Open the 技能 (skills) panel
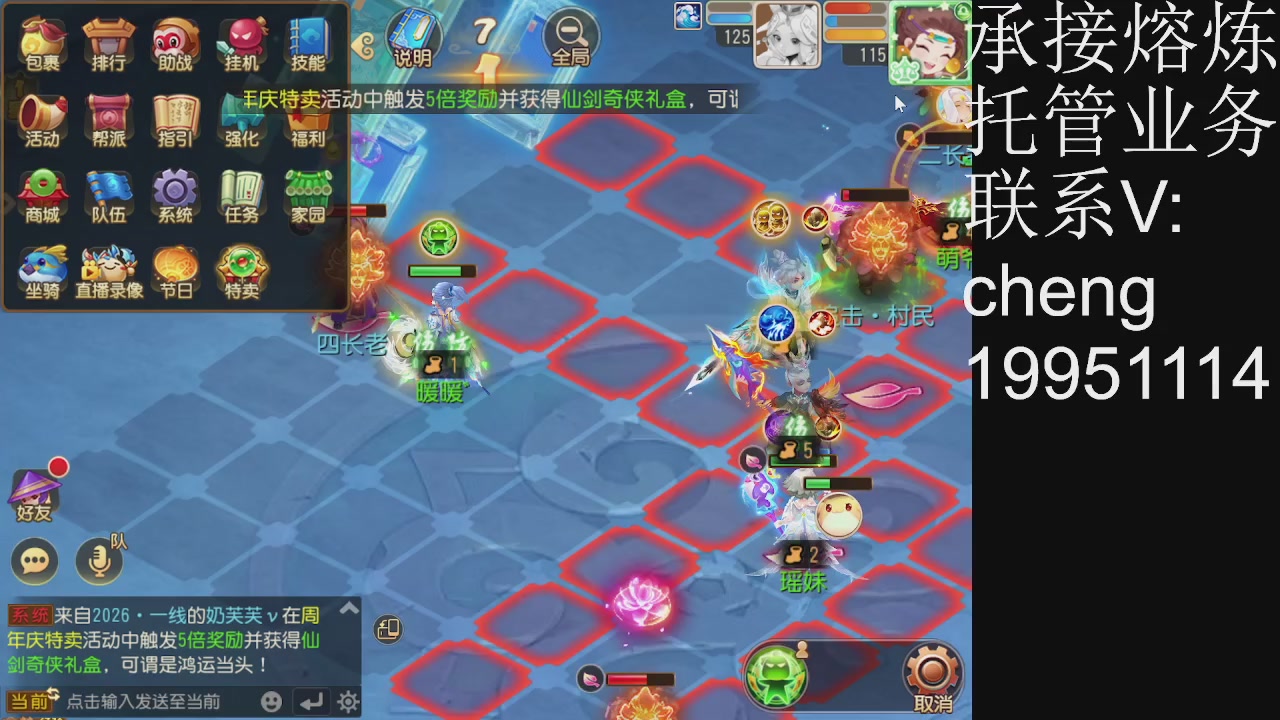The height and width of the screenshot is (720, 1280). (308, 42)
